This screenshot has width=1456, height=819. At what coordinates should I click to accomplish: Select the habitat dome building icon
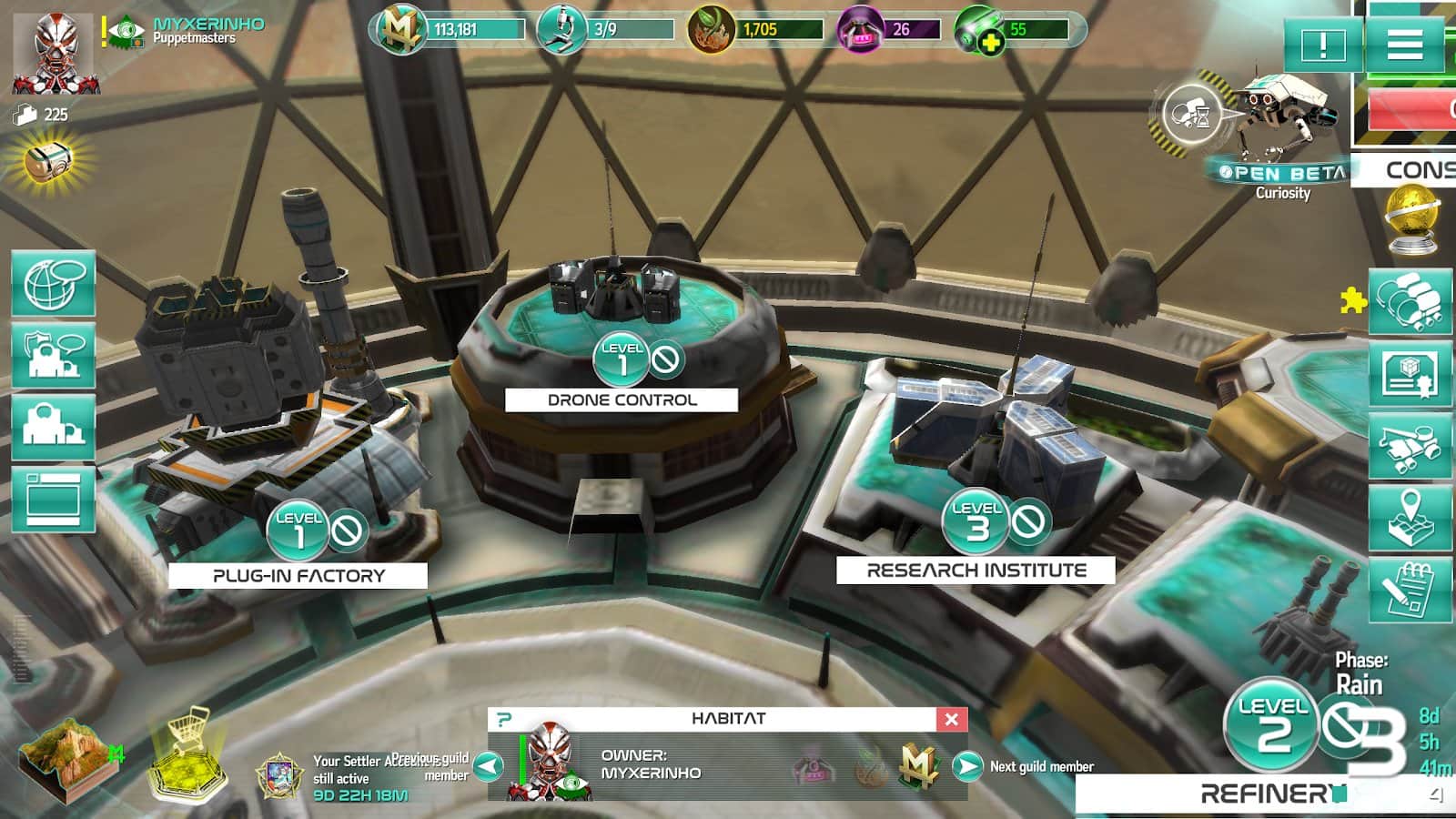click(54, 426)
